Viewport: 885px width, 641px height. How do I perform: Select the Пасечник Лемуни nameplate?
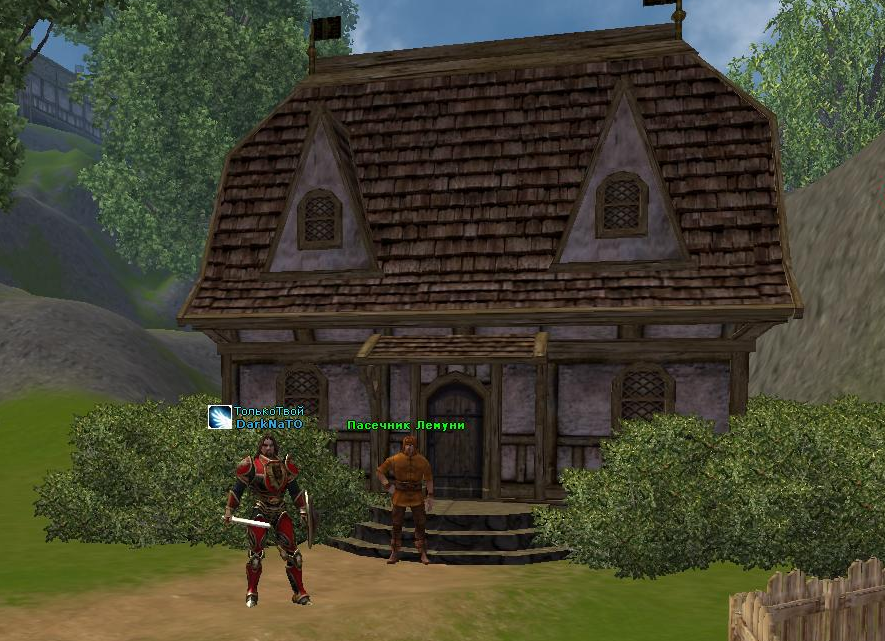(x=405, y=425)
